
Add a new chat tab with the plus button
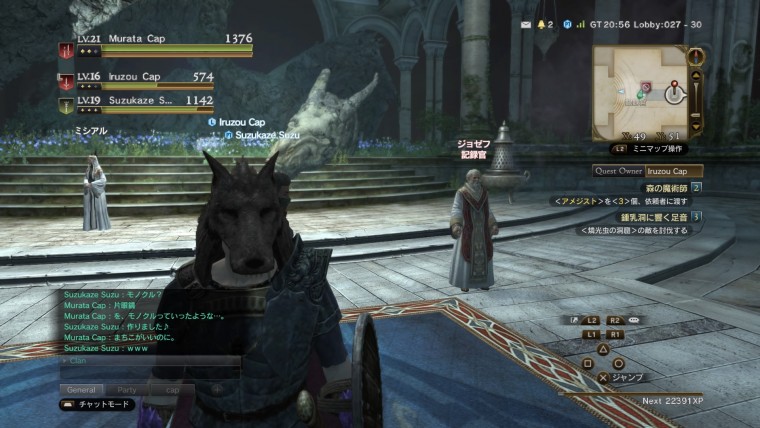click(x=216, y=388)
